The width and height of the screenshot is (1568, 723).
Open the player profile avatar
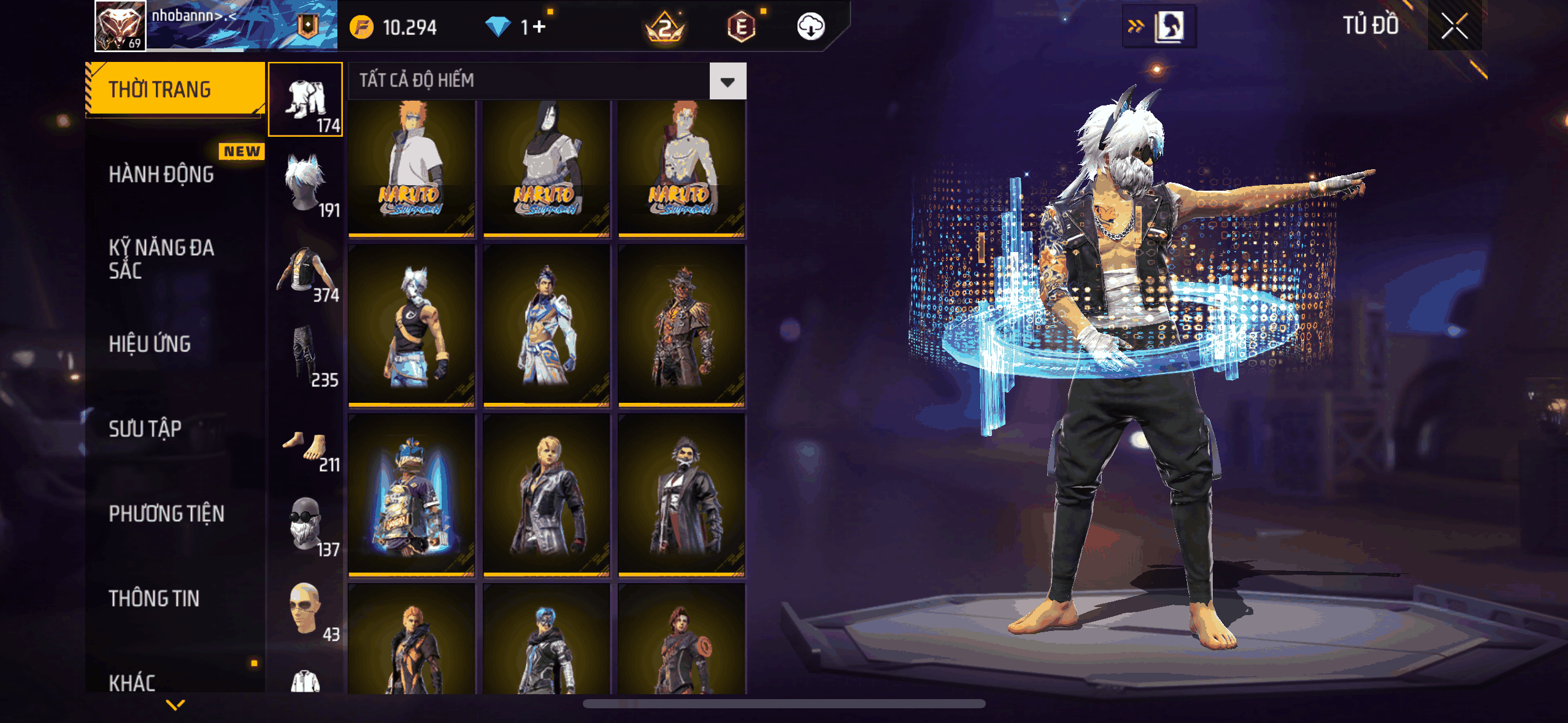pos(120,26)
